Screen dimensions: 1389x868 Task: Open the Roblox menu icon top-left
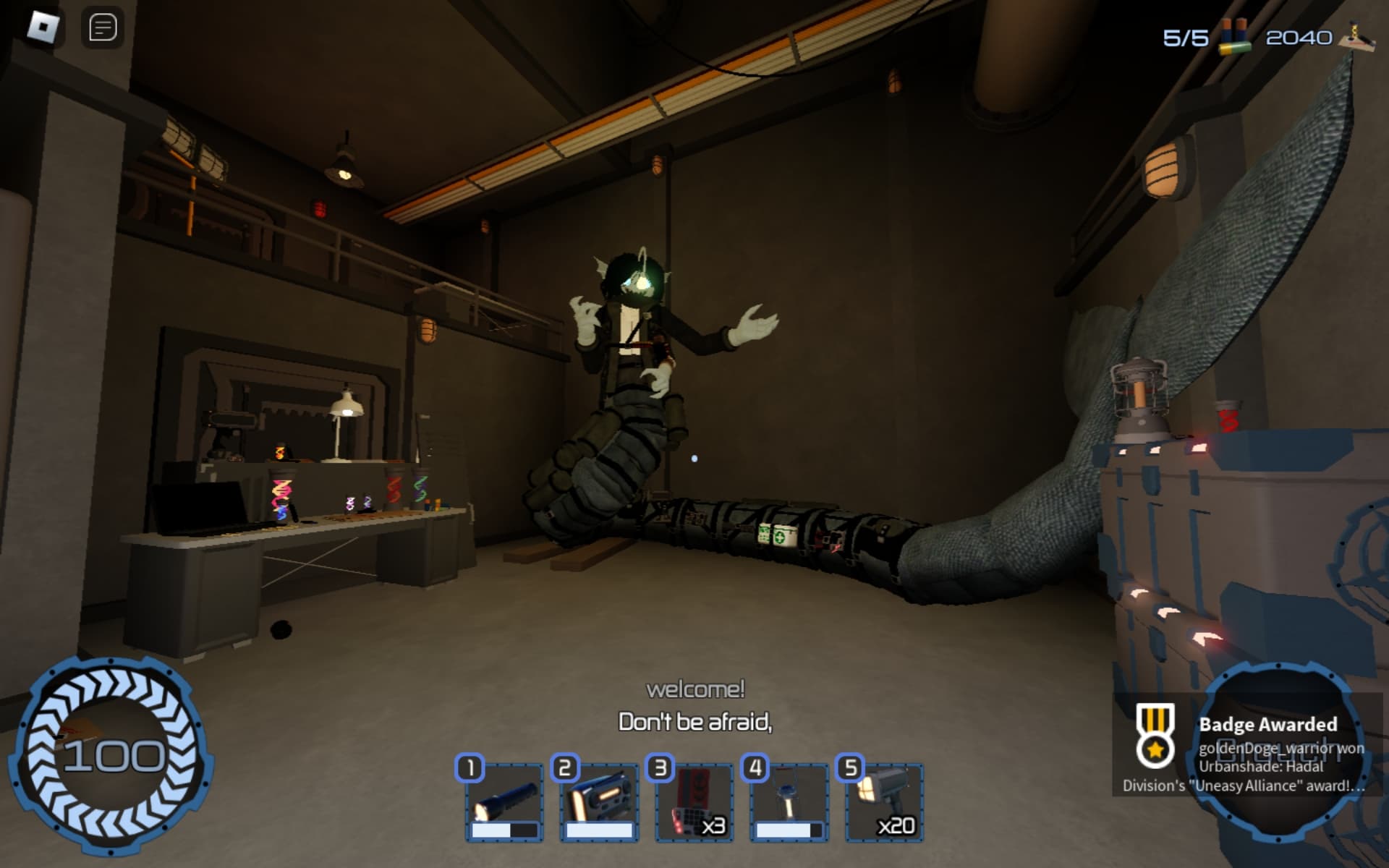(x=43, y=27)
